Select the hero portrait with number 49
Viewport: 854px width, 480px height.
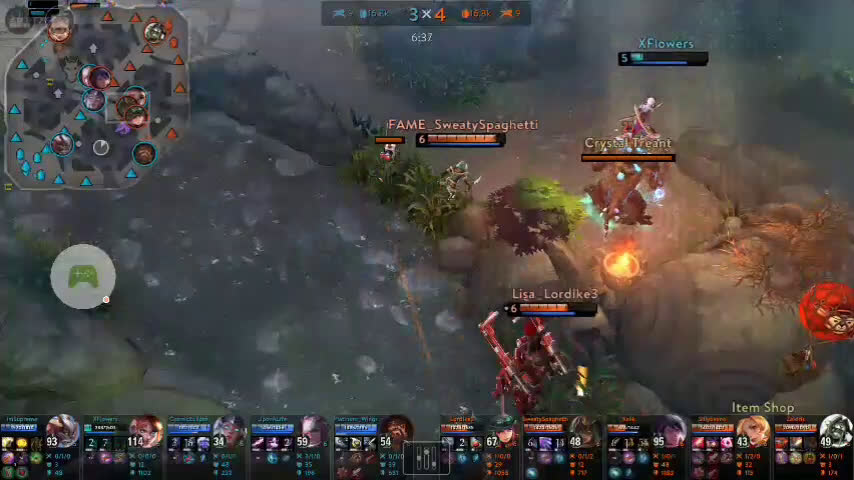(836, 433)
